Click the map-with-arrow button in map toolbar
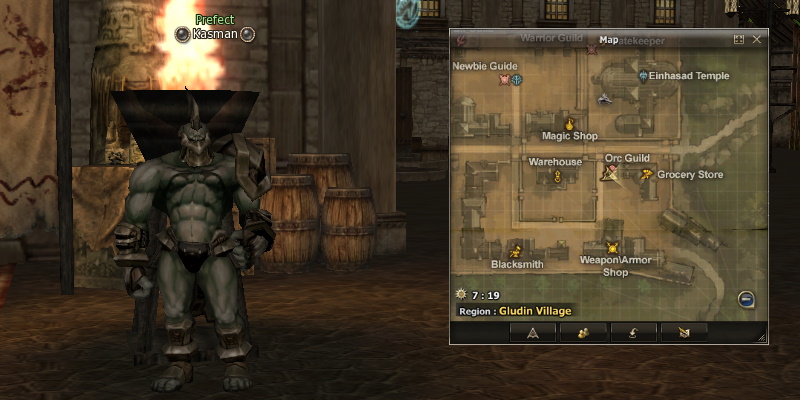The image size is (800, 400). pyautogui.click(x=685, y=332)
